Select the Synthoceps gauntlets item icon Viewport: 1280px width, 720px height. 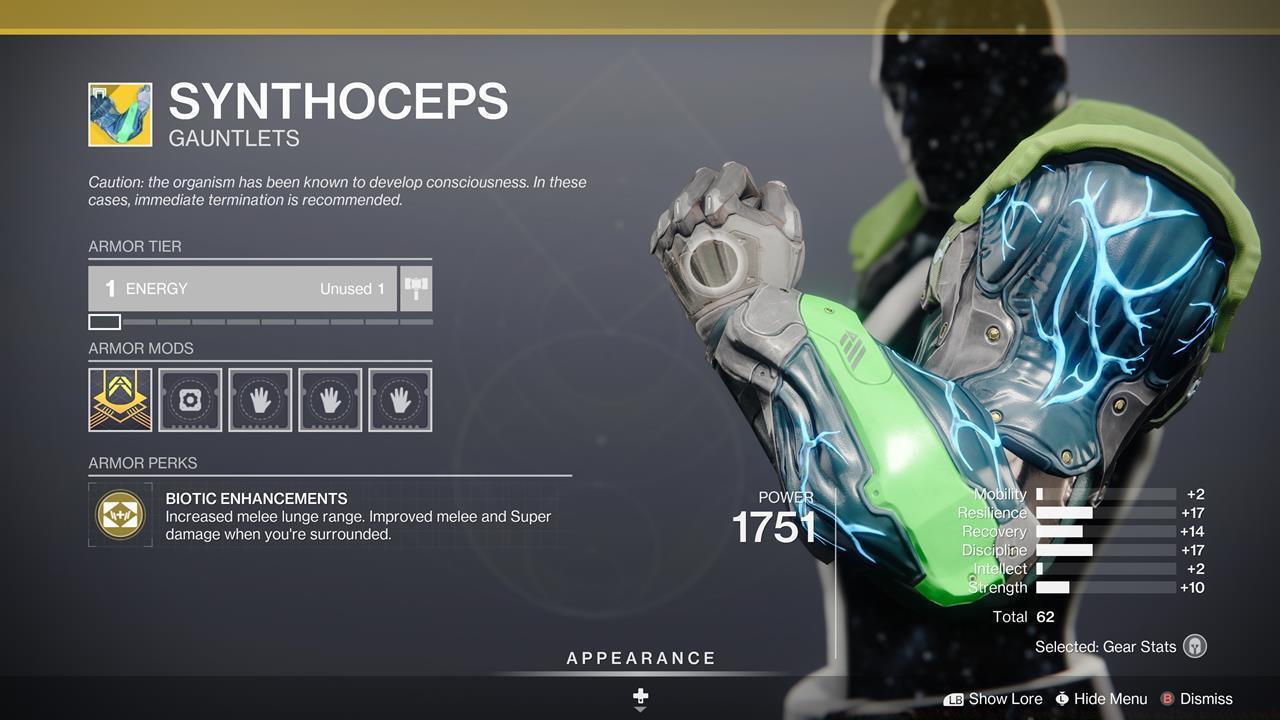pyautogui.click(x=120, y=115)
